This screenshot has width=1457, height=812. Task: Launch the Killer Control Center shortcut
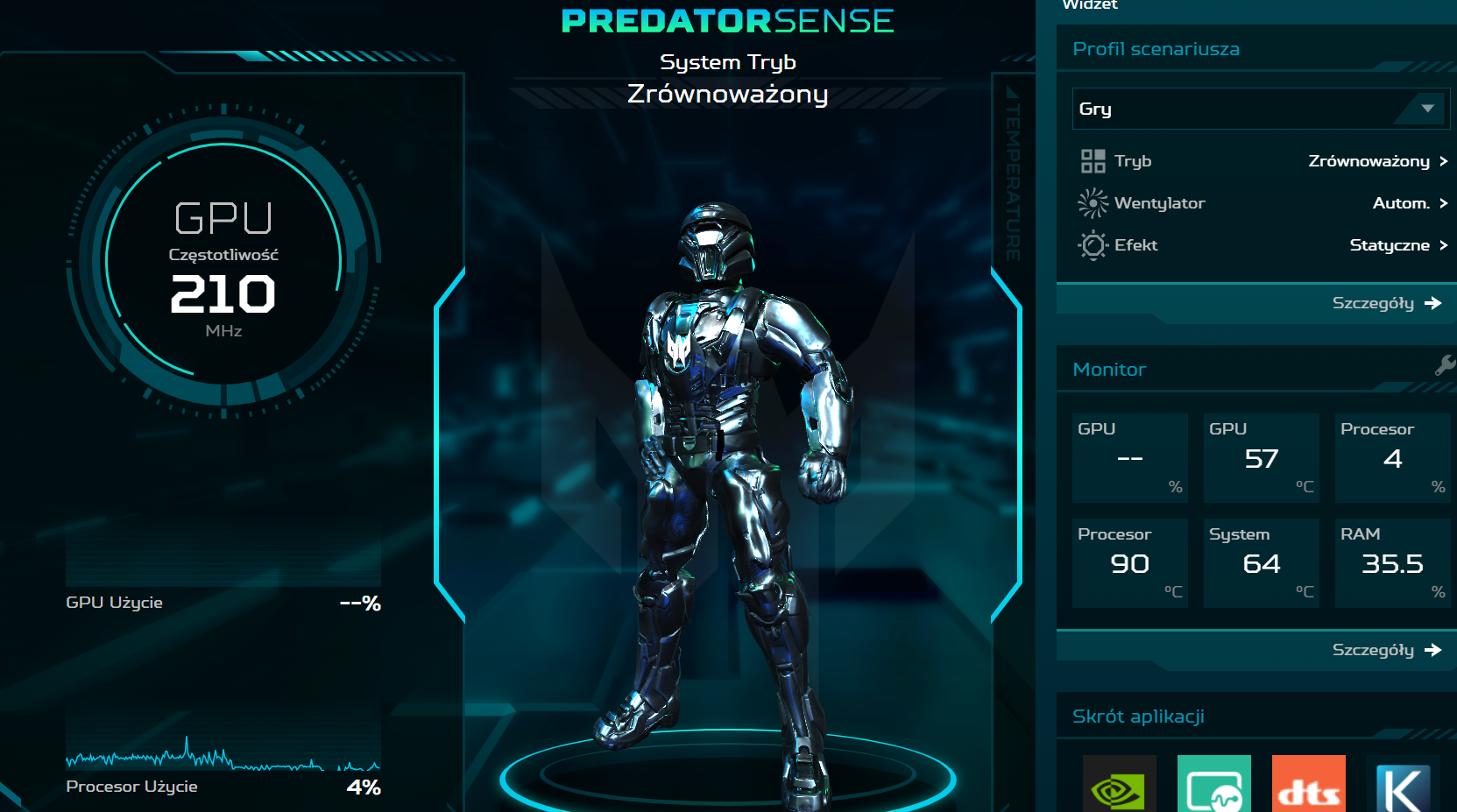1403,786
